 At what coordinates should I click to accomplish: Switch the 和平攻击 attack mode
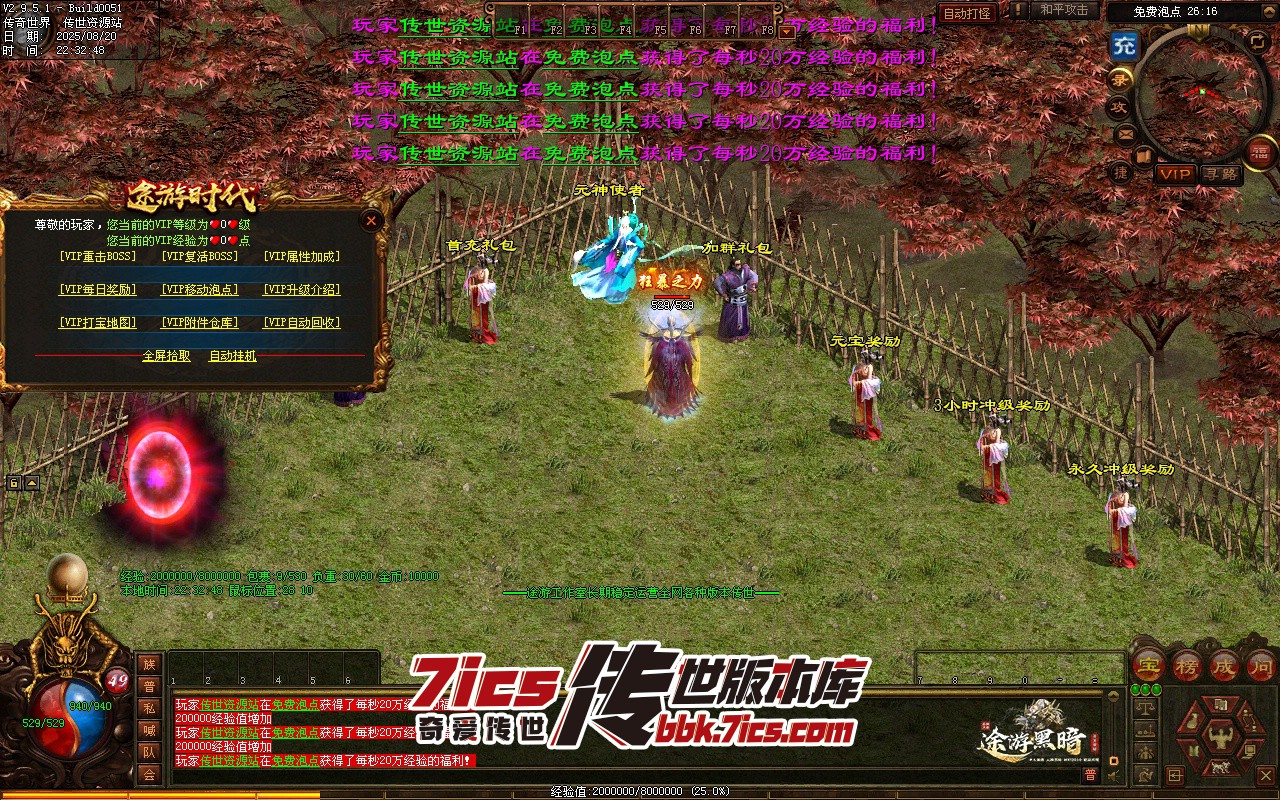tap(1064, 11)
